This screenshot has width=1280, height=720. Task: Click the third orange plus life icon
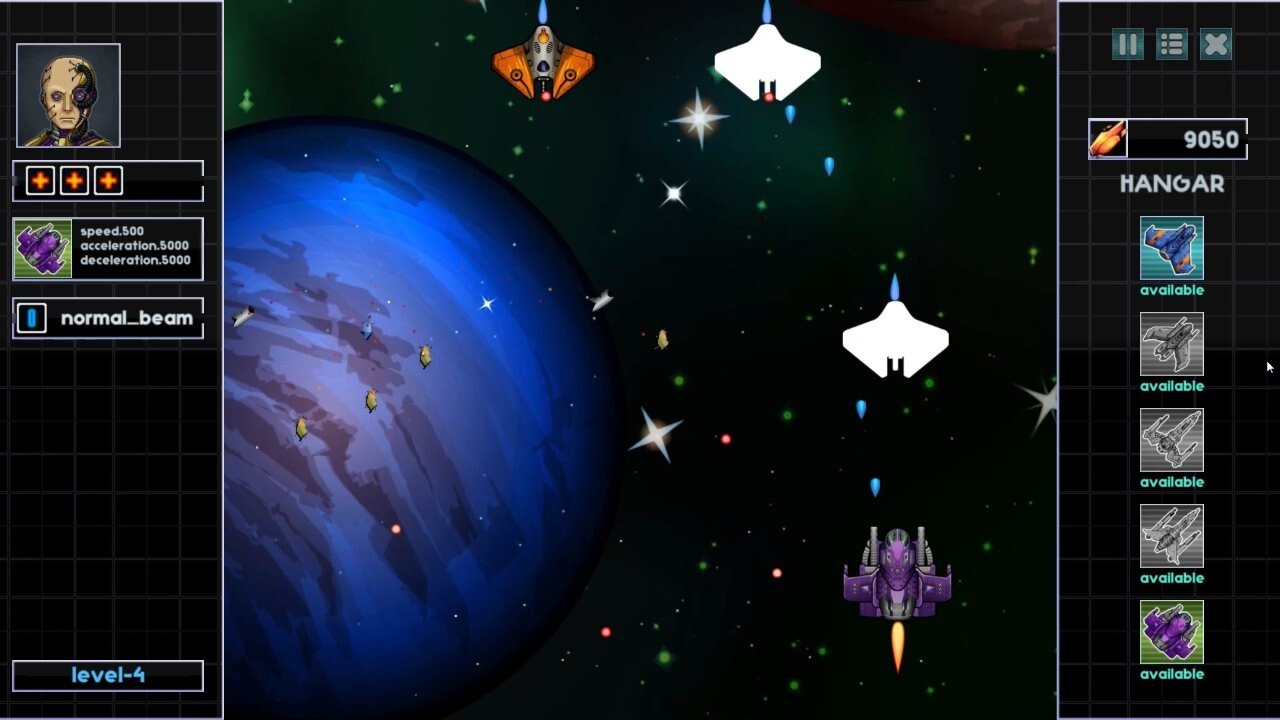coord(106,180)
